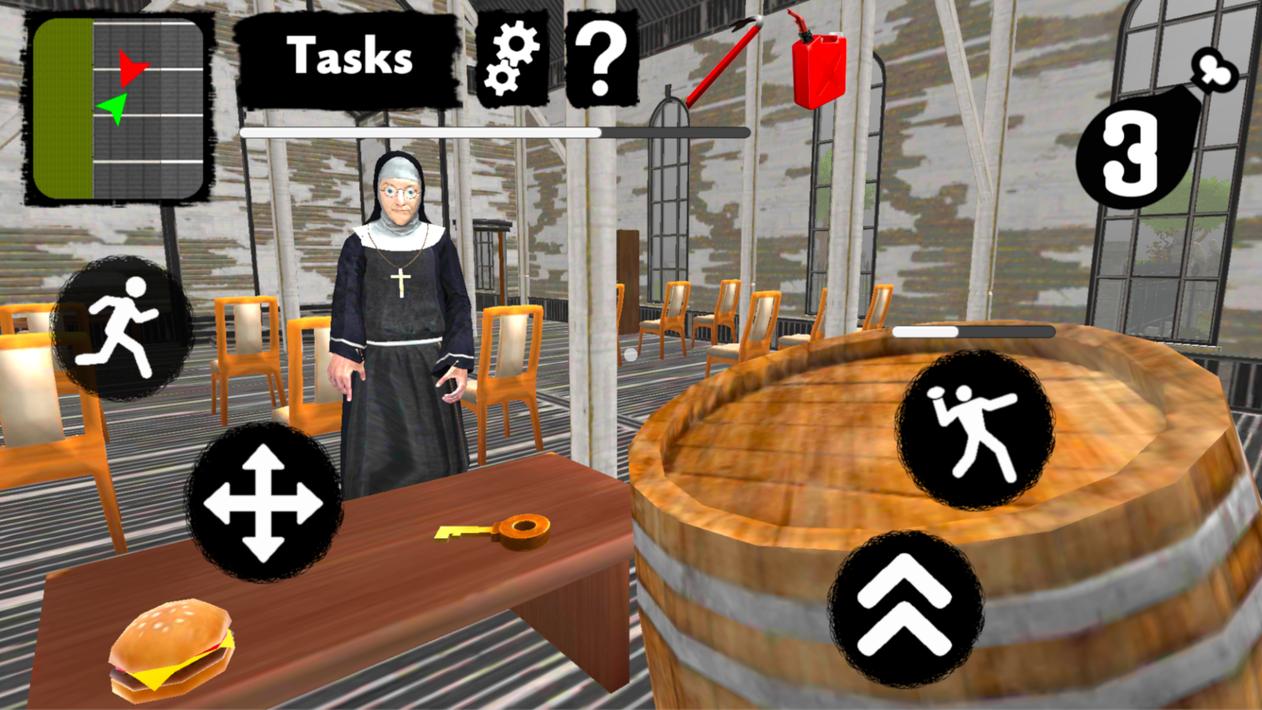
Task: Open the Tasks list
Action: point(348,58)
